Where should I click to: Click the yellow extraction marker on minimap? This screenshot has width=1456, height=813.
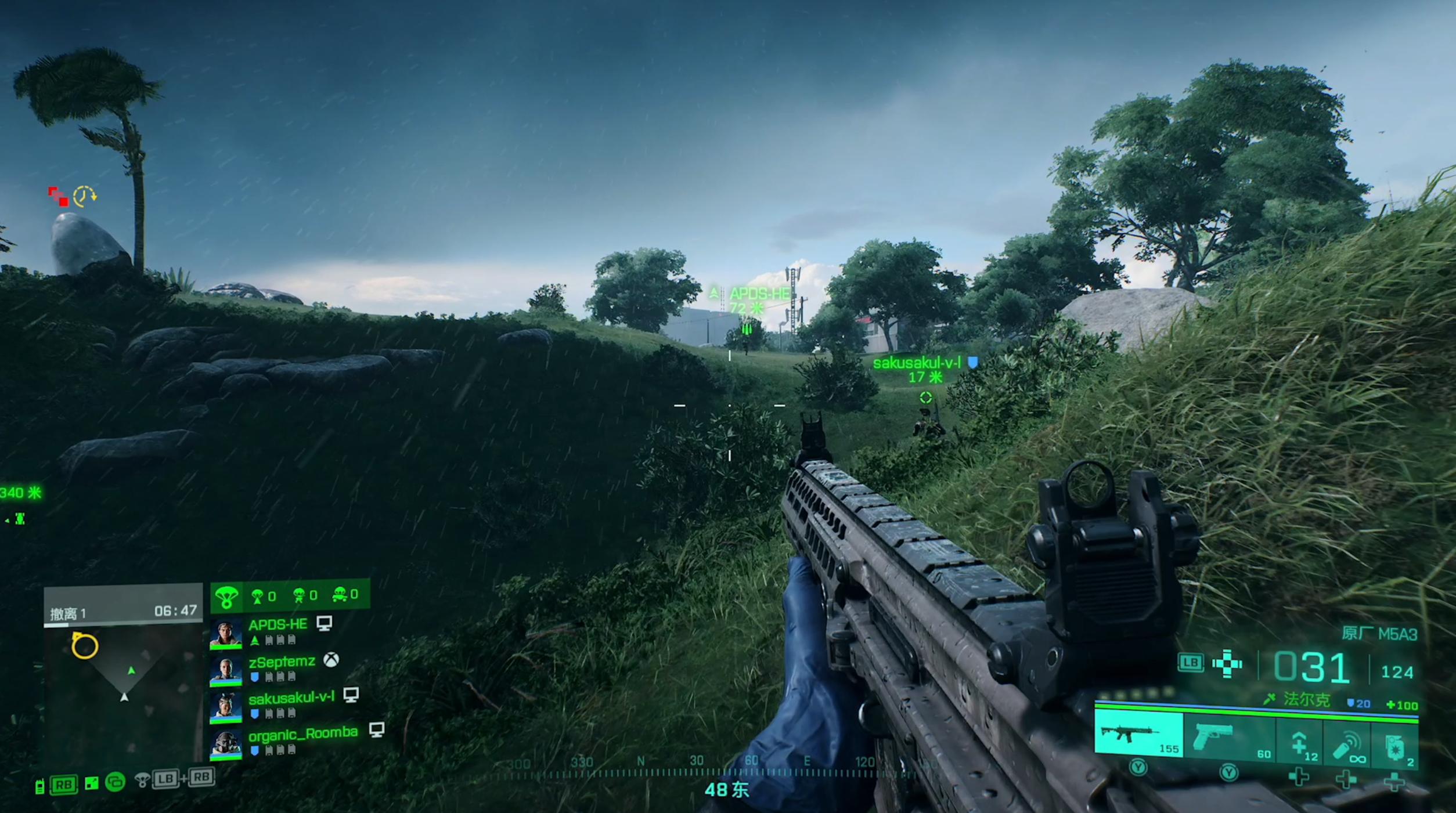coord(84,646)
